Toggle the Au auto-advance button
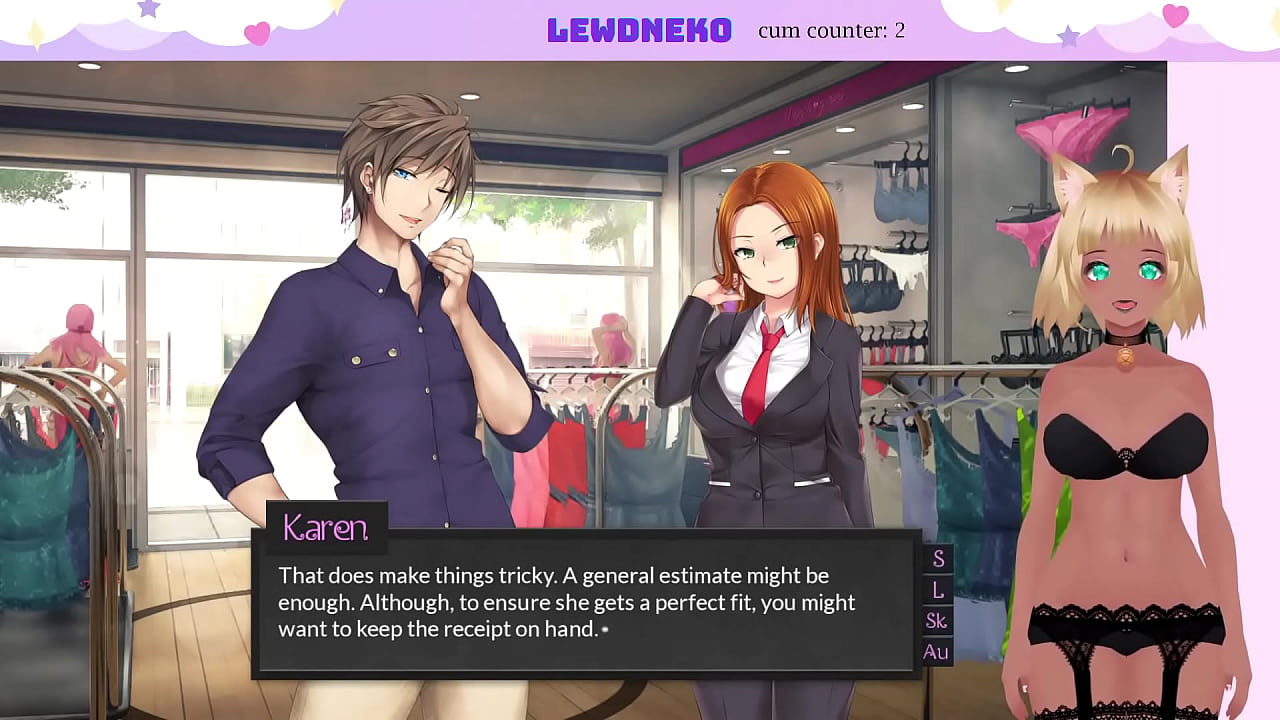 [x=936, y=652]
